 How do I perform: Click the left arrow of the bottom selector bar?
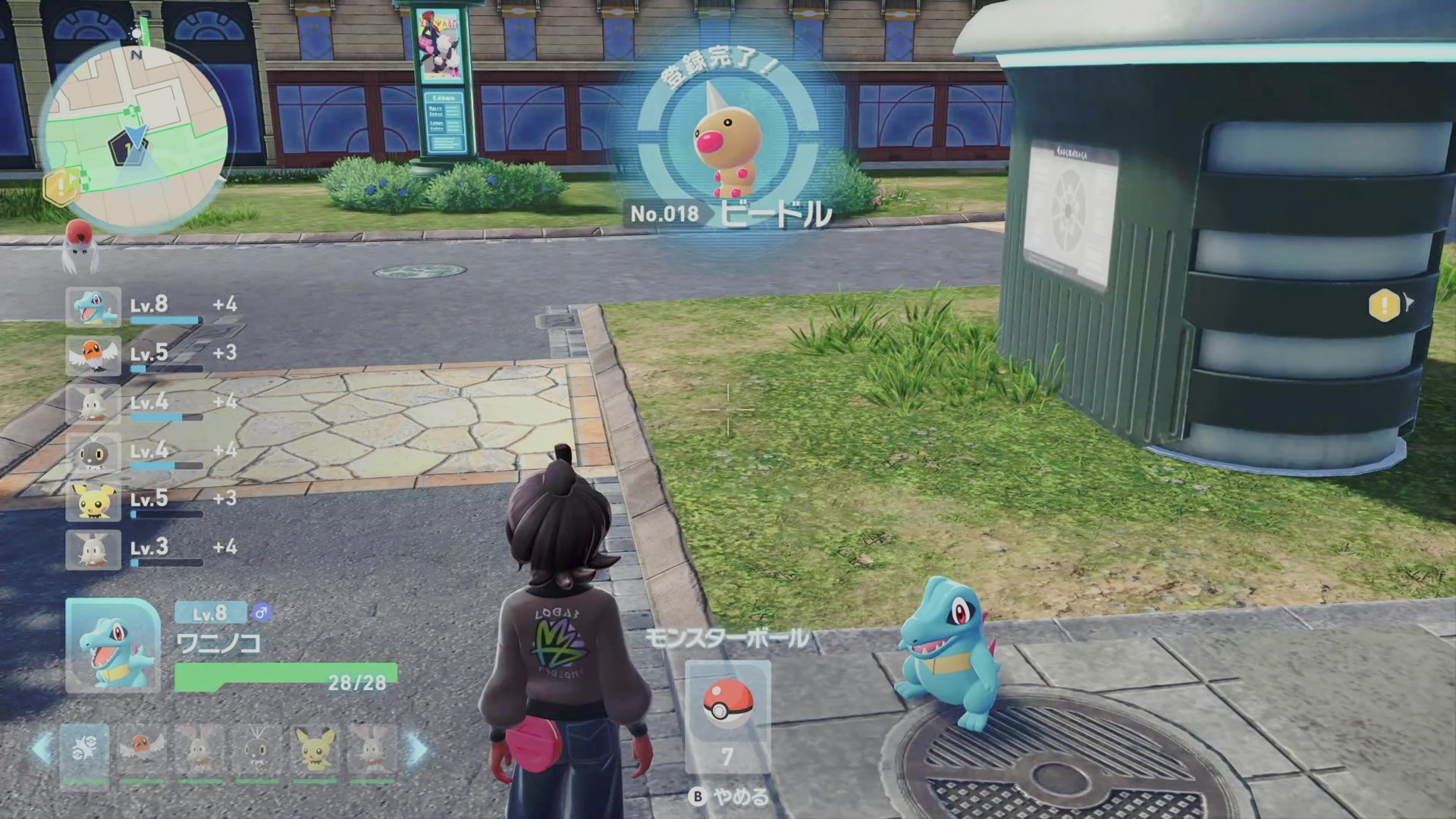coord(42,749)
